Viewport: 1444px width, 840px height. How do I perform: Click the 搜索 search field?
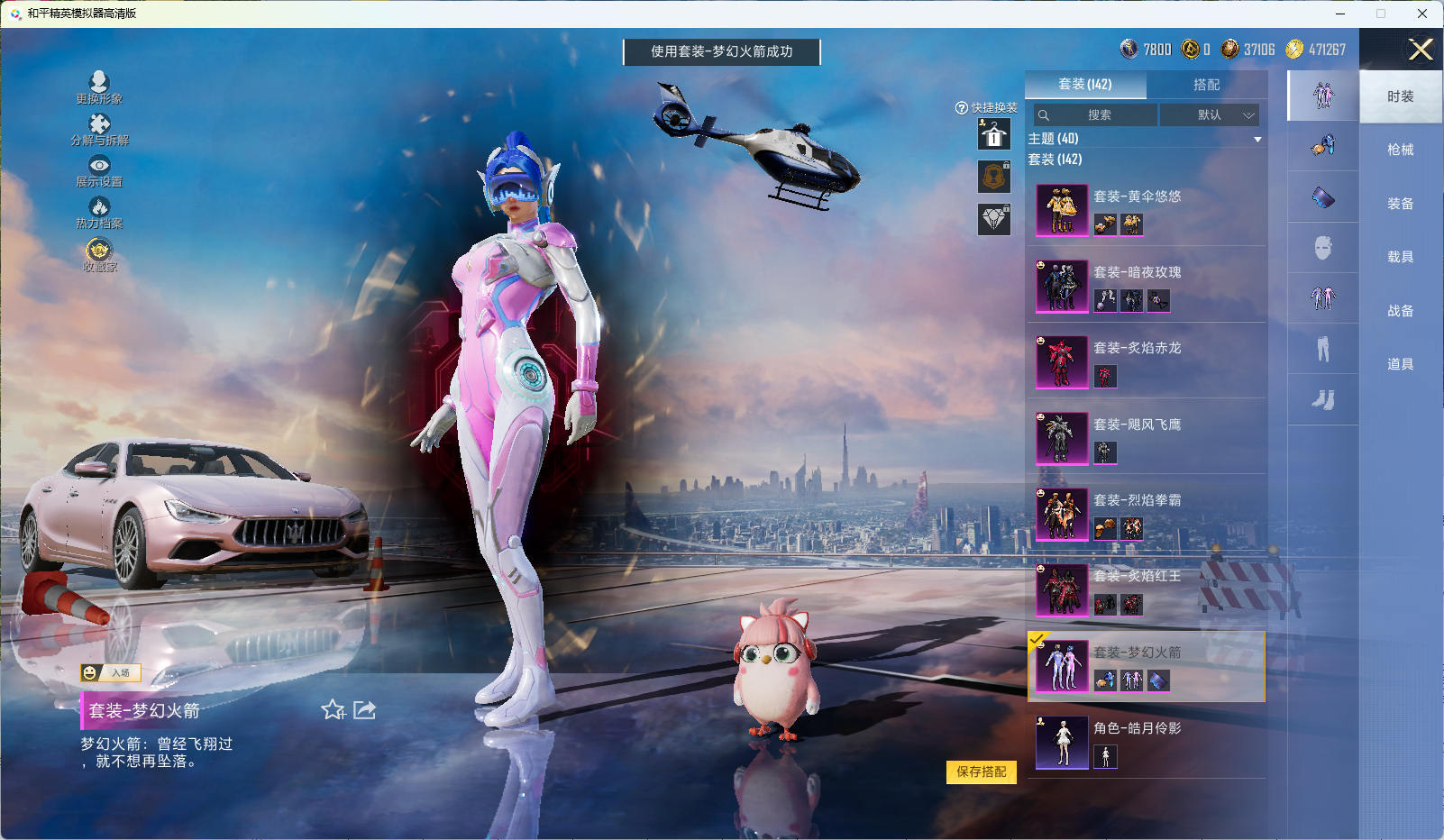[1096, 115]
